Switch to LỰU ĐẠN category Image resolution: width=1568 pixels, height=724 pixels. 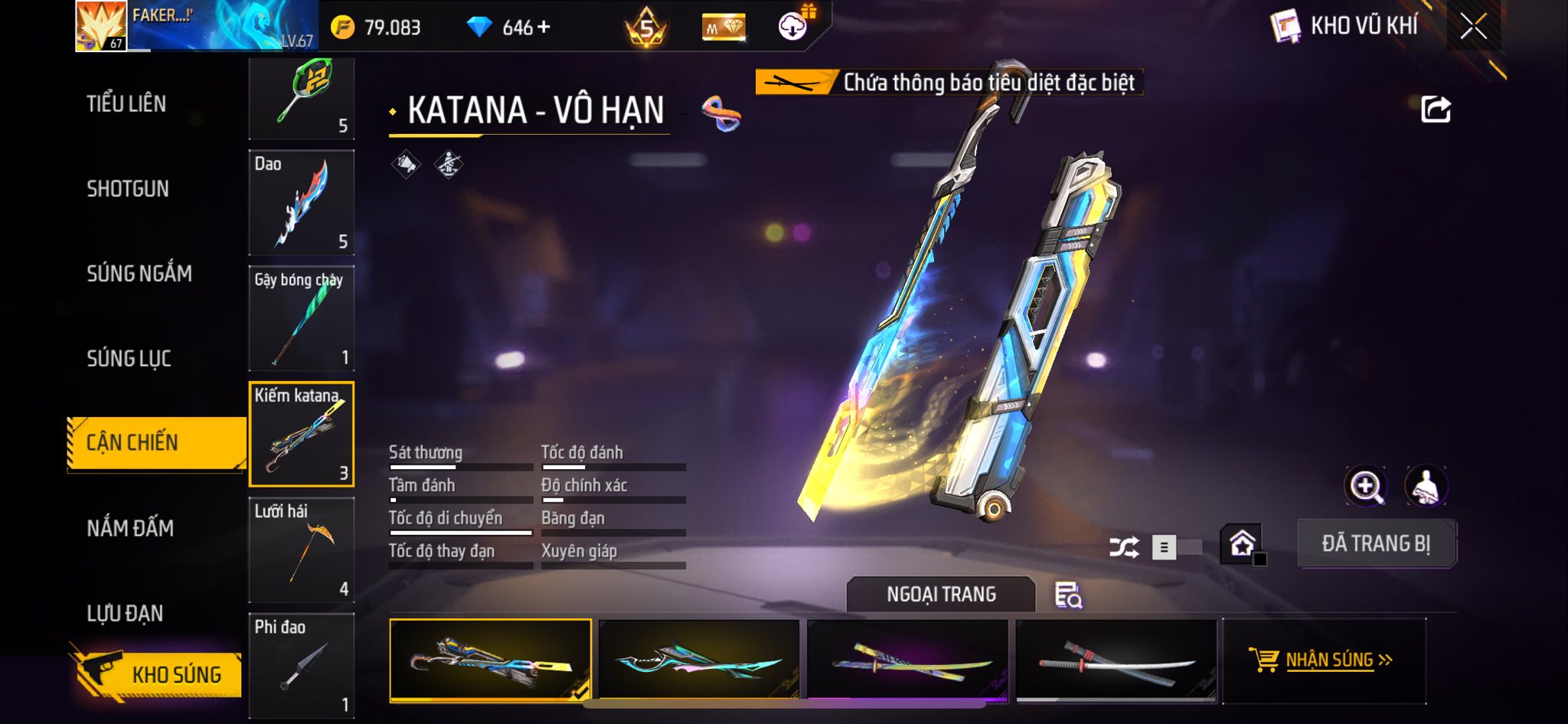pyautogui.click(x=125, y=613)
